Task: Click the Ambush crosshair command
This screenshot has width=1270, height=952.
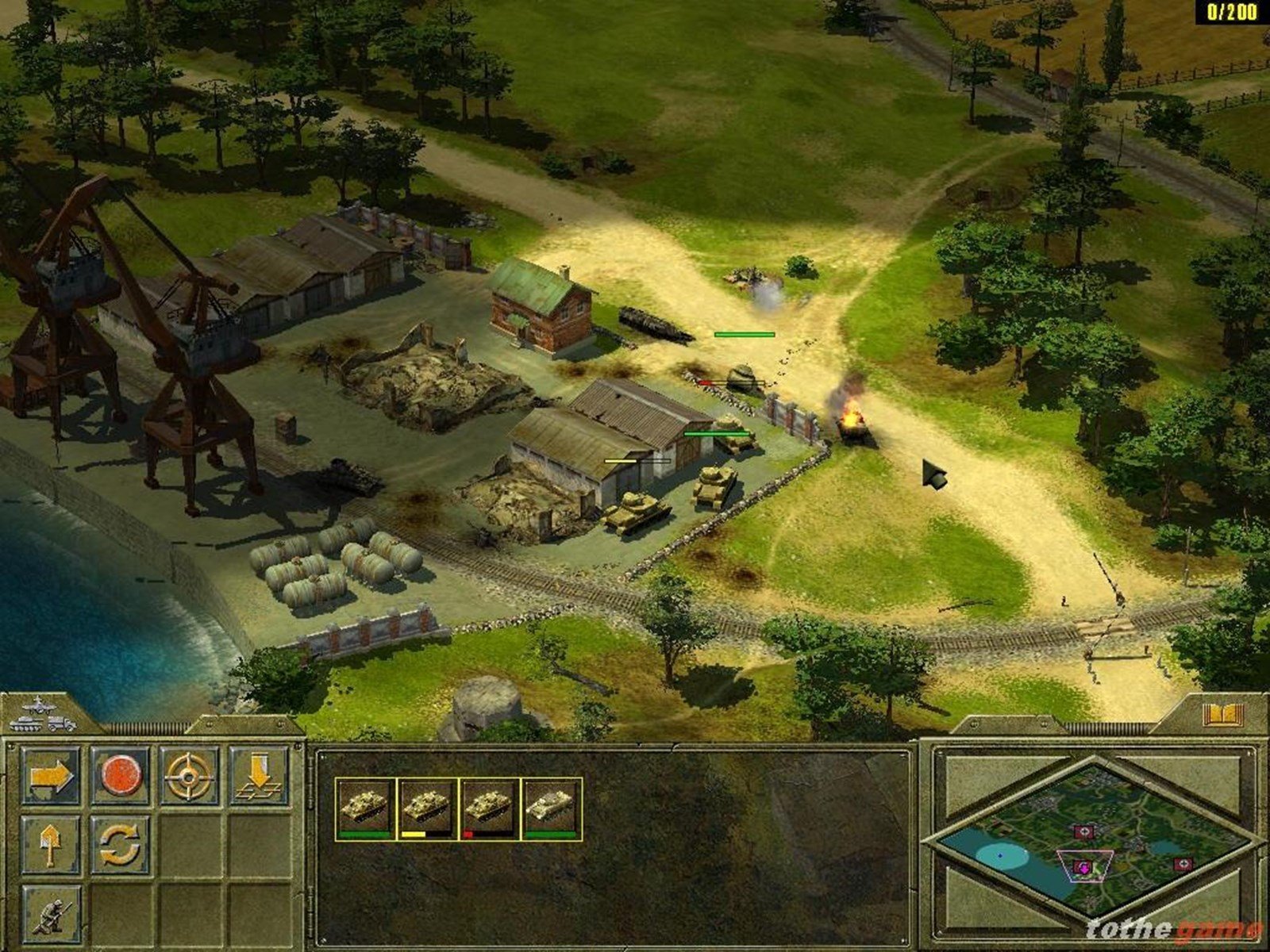Action: 188,777
